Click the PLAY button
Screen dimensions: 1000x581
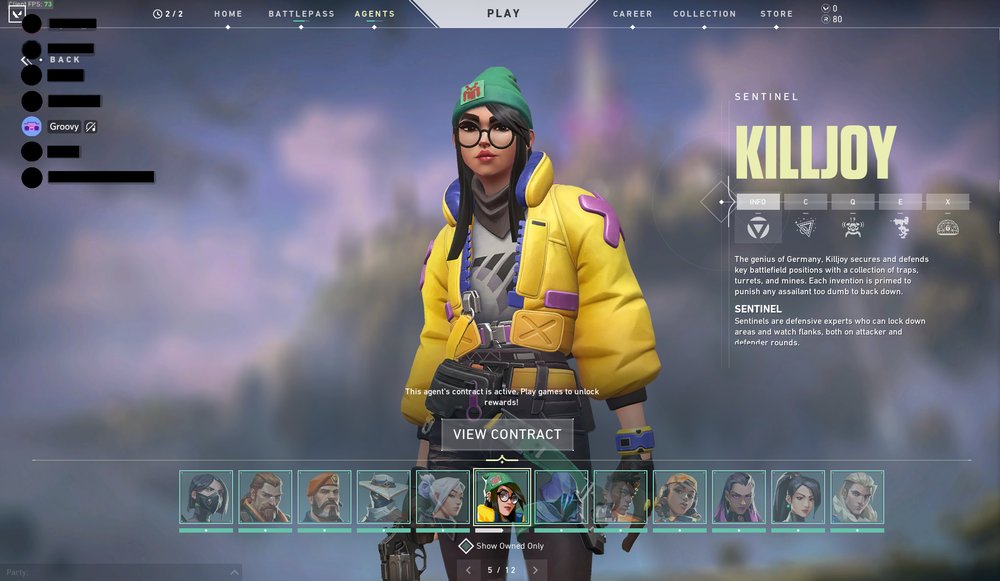(503, 14)
